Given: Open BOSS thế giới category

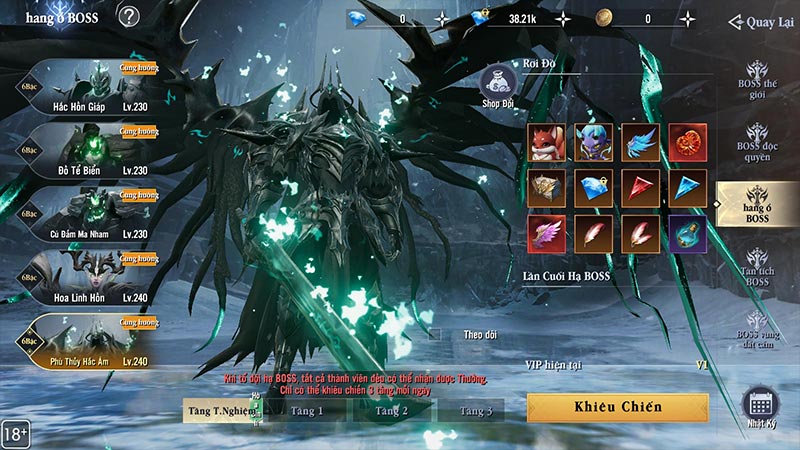Looking at the screenshot, I should [x=757, y=78].
